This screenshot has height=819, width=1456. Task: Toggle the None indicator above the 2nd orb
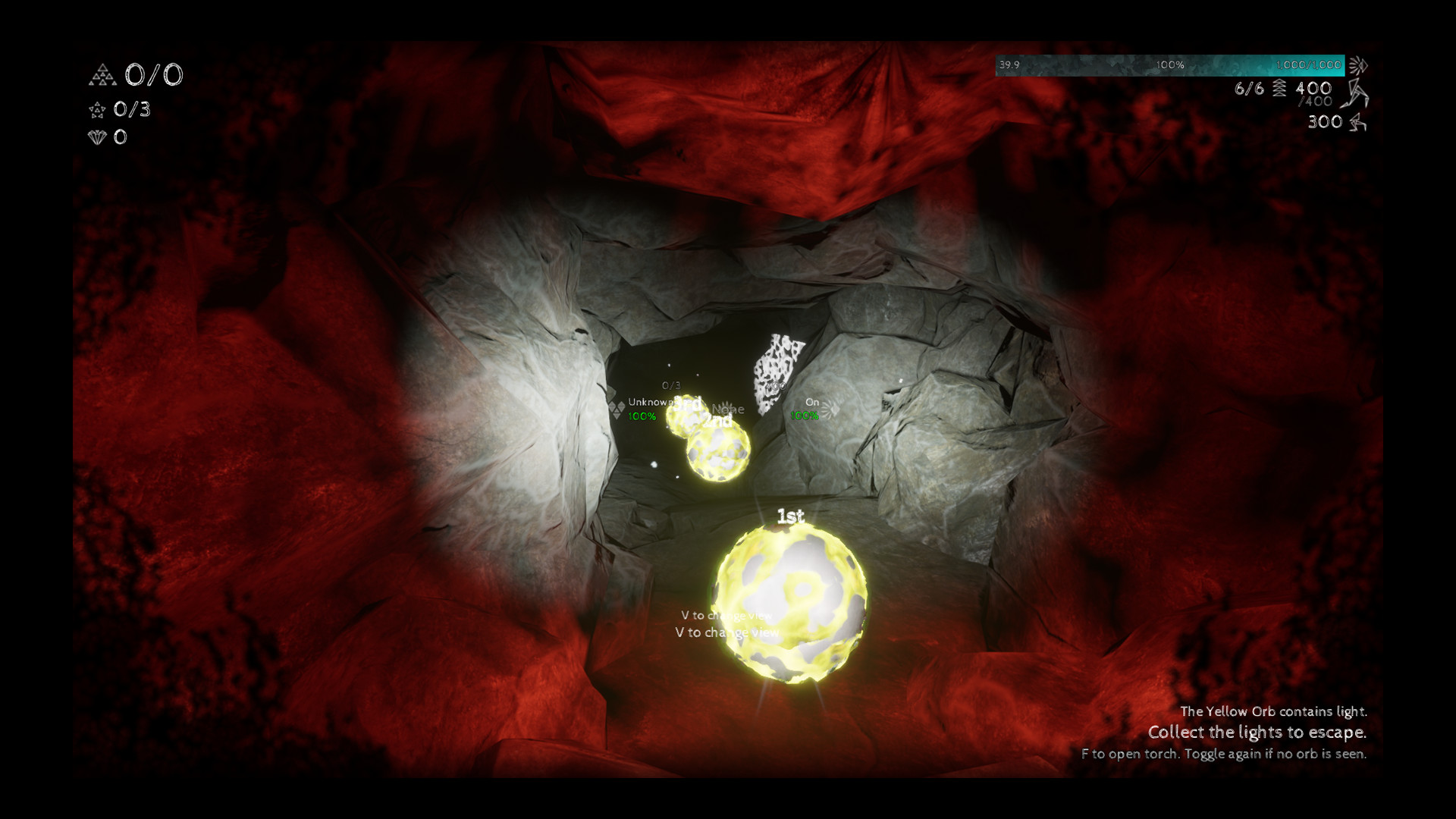pyautogui.click(x=728, y=409)
